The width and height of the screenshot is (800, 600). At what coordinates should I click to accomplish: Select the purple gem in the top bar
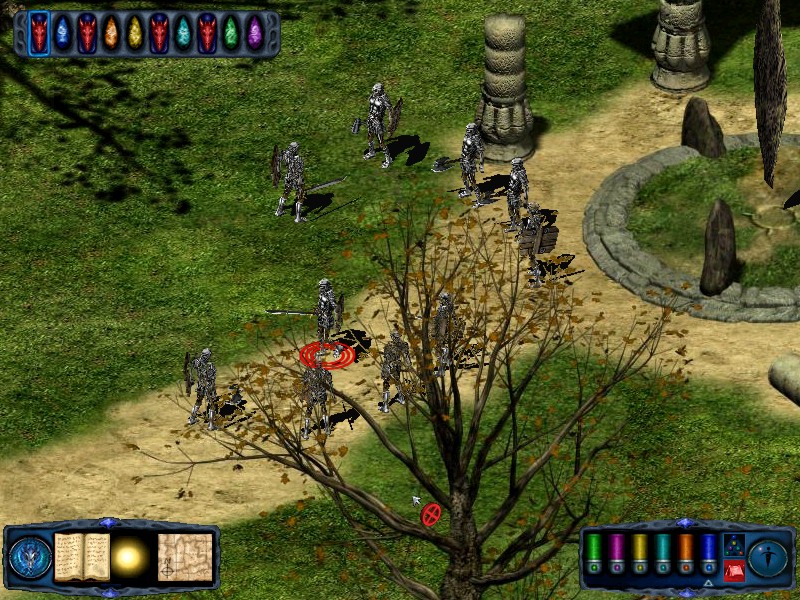[x=255, y=34]
